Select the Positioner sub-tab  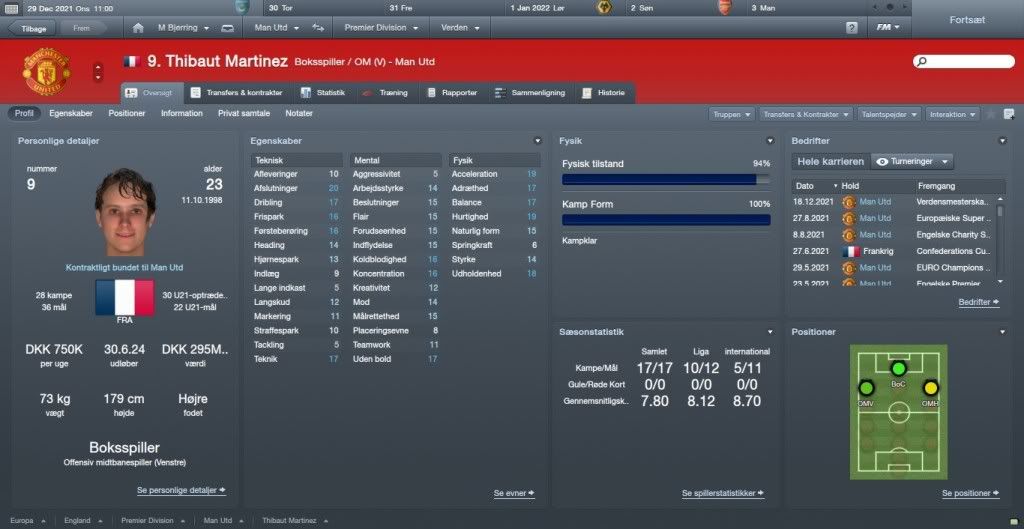pyautogui.click(x=127, y=114)
